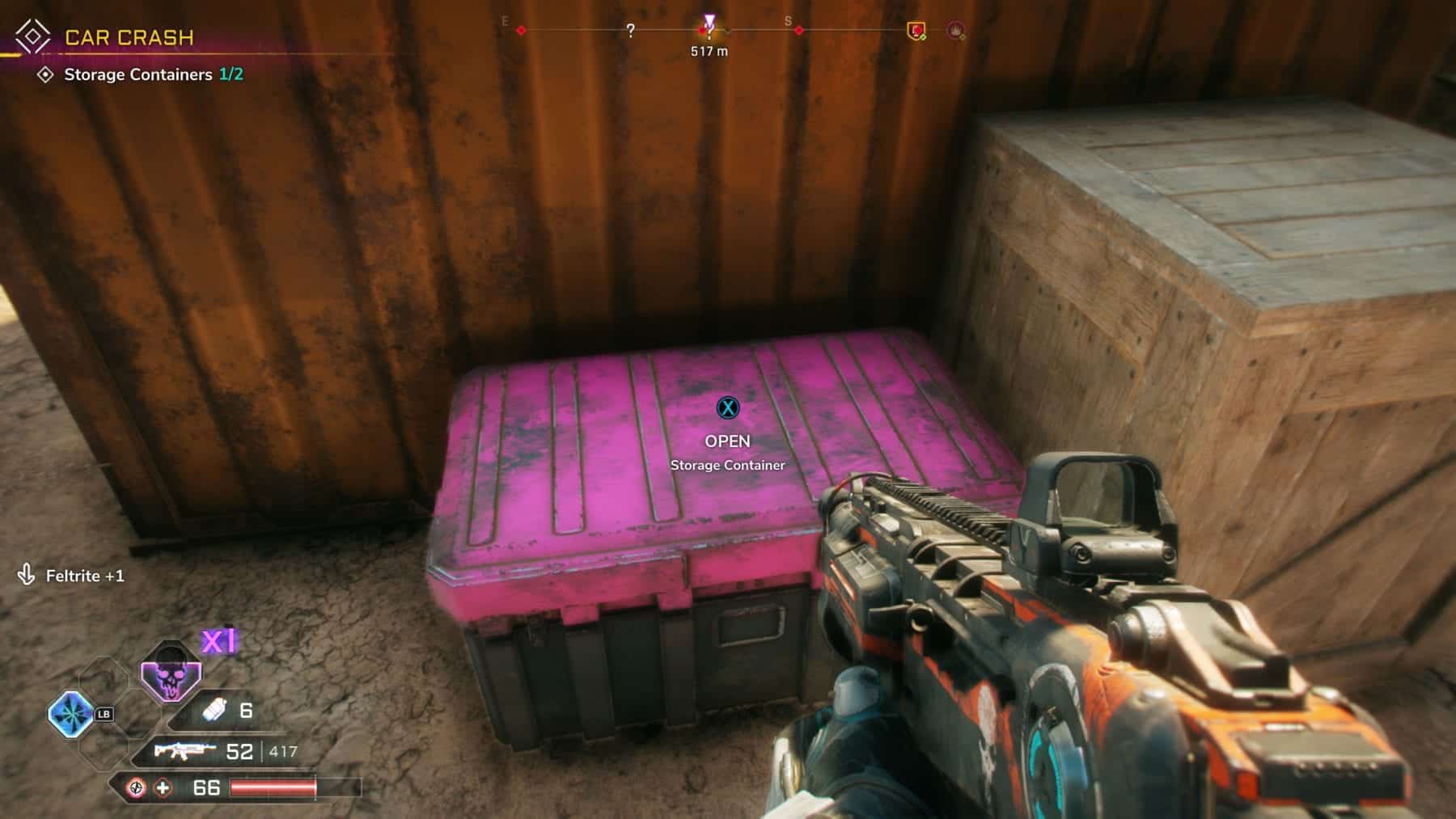Click the purple objective marker above 517 m
The width and height of the screenshot is (1456, 819).
709,21
